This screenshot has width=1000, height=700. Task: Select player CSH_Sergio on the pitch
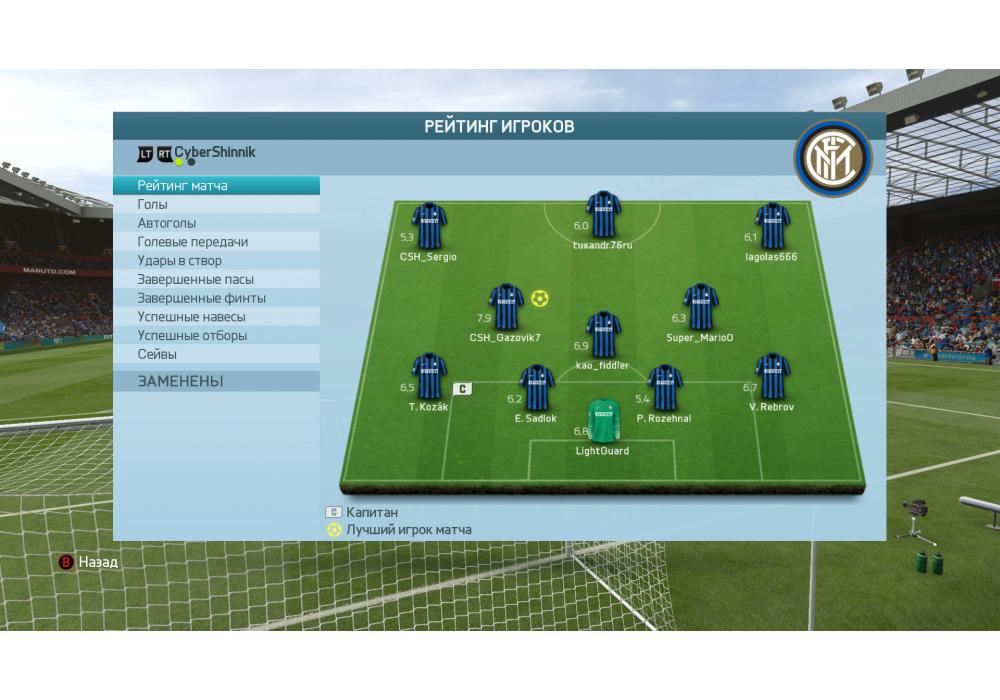429,227
